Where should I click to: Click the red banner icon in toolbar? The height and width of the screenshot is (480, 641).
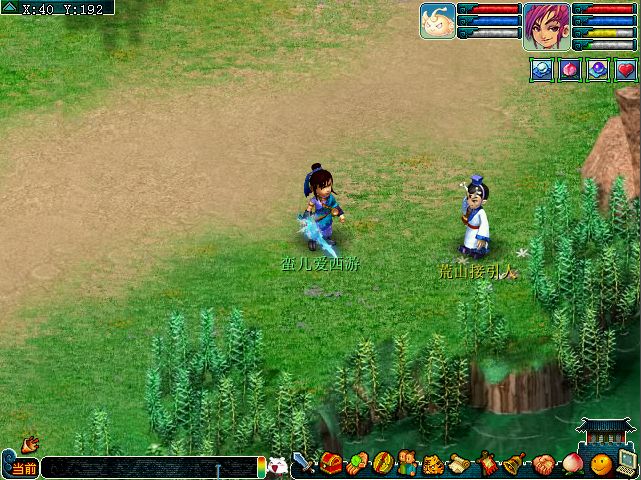pyautogui.click(x=487, y=464)
